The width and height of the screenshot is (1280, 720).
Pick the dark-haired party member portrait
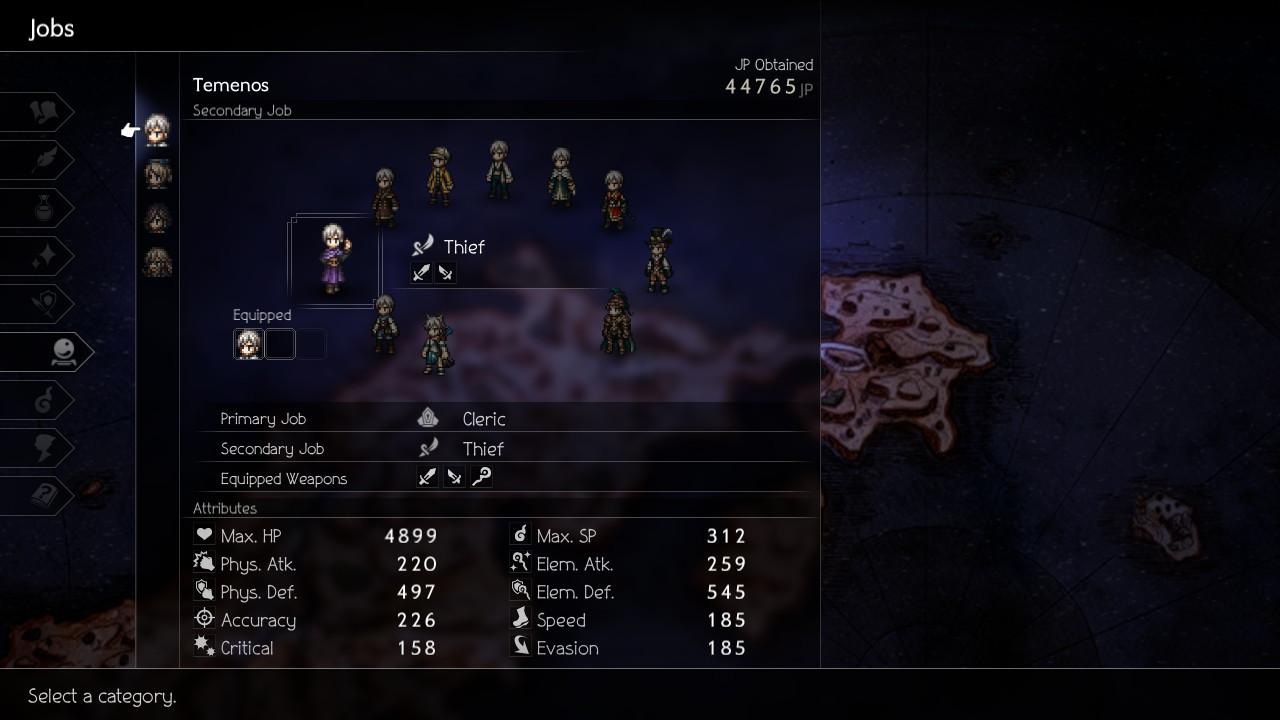[x=157, y=218]
